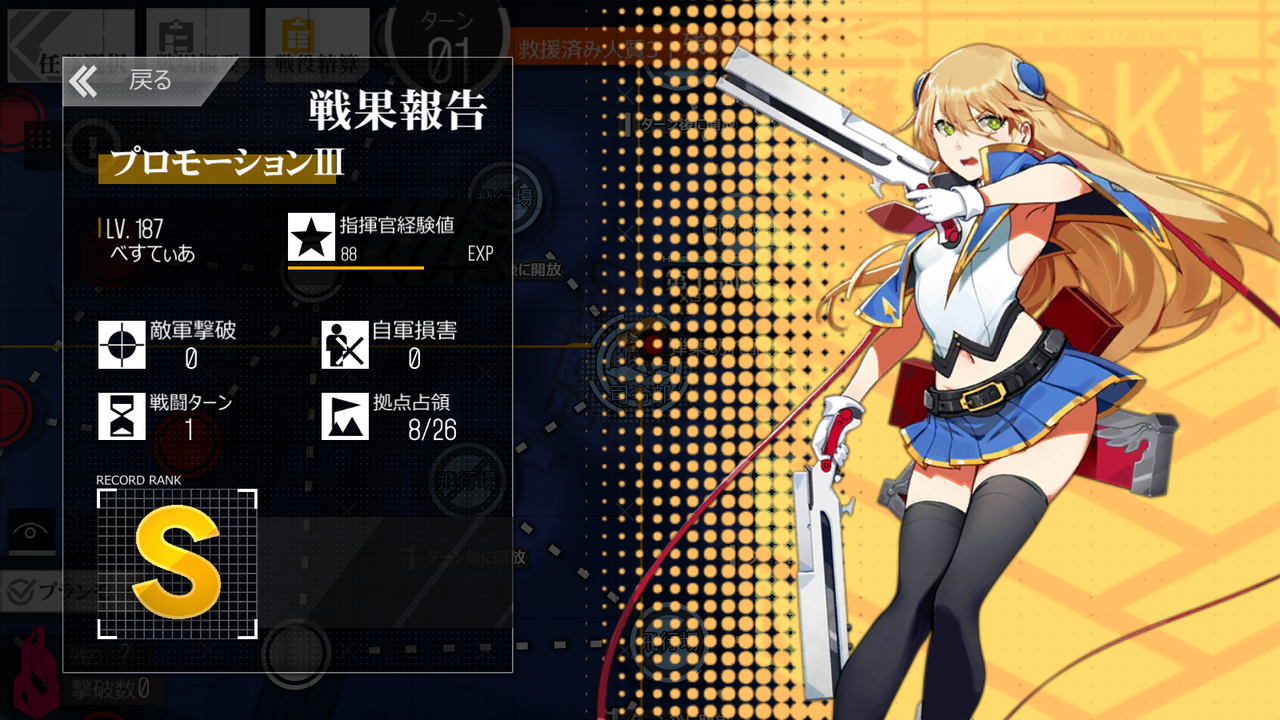Collapse the 戻る panel with the double chevron
The width and height of the screenshot is (1280, 720).
click(x=84, y=81)
